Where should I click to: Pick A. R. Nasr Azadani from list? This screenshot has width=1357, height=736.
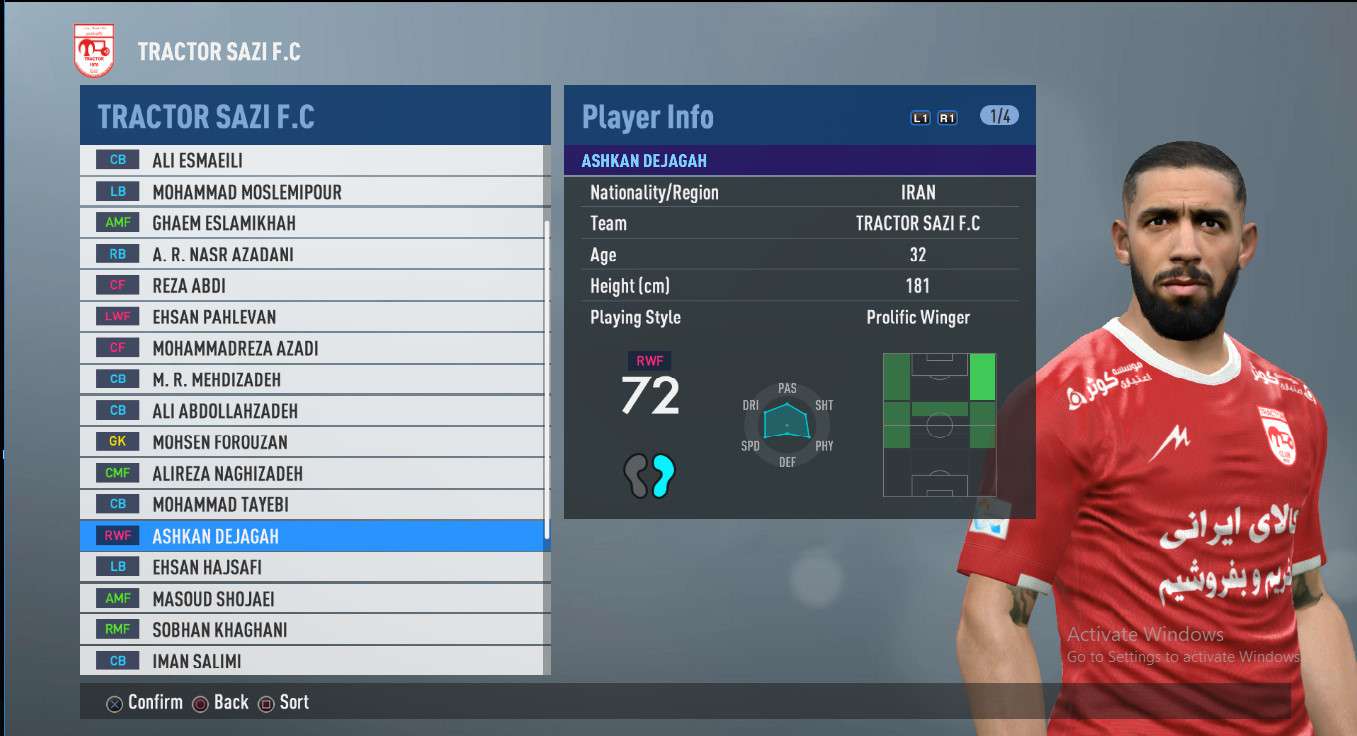click(312, 254)
